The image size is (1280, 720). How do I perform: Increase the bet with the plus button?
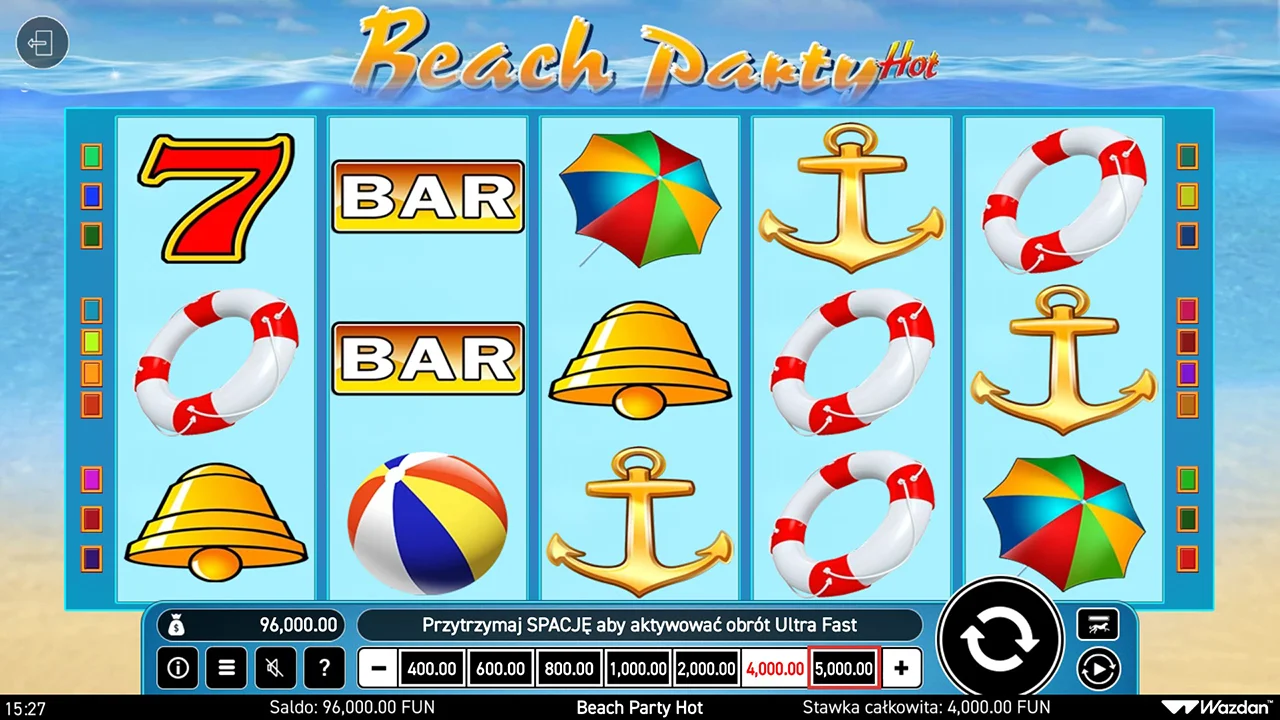[901, 668]
